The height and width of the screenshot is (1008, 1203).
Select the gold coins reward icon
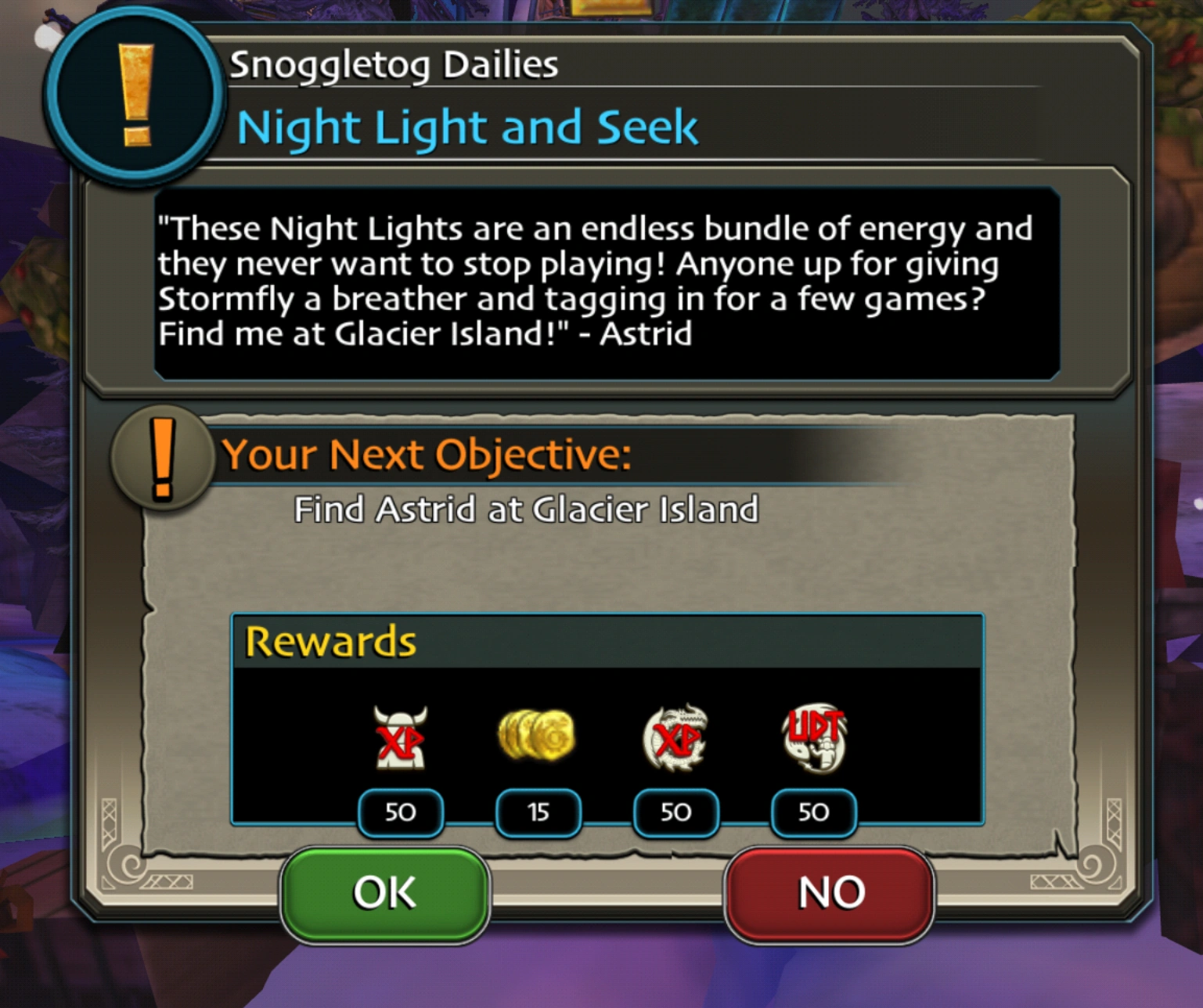(538, 736)
